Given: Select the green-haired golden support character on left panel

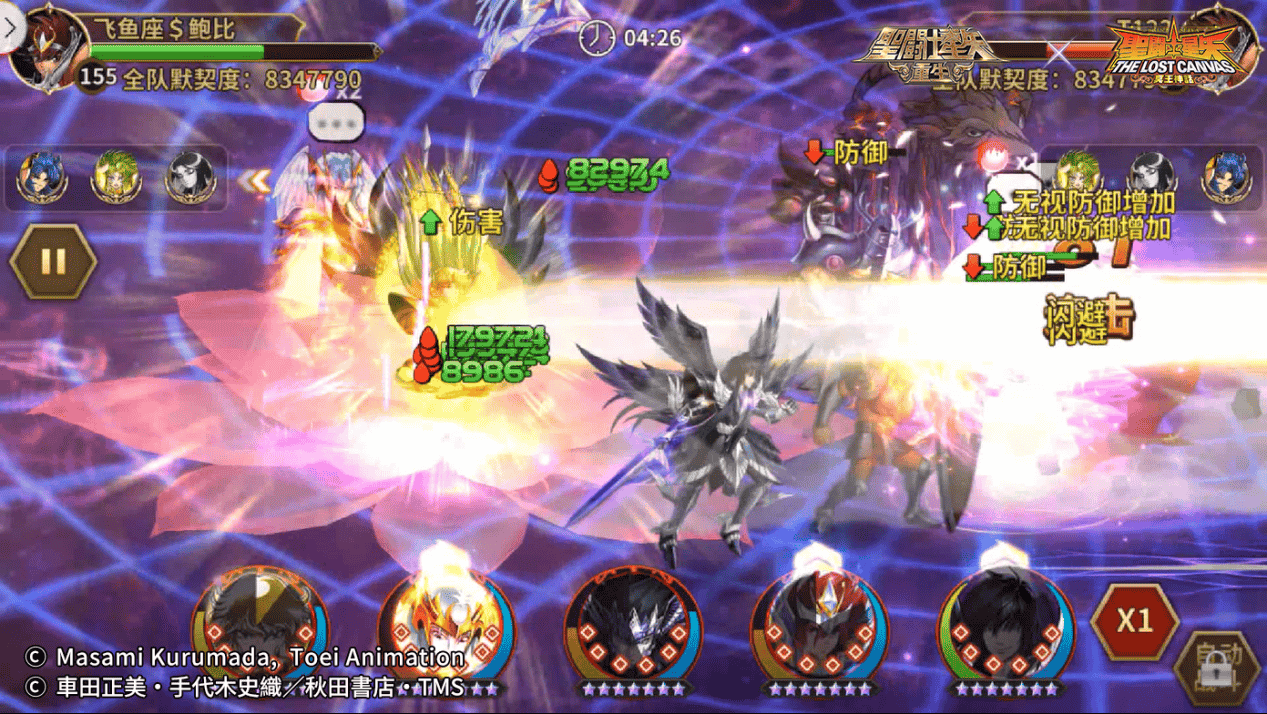Looking at the screenshot, I should click(115, 177).
